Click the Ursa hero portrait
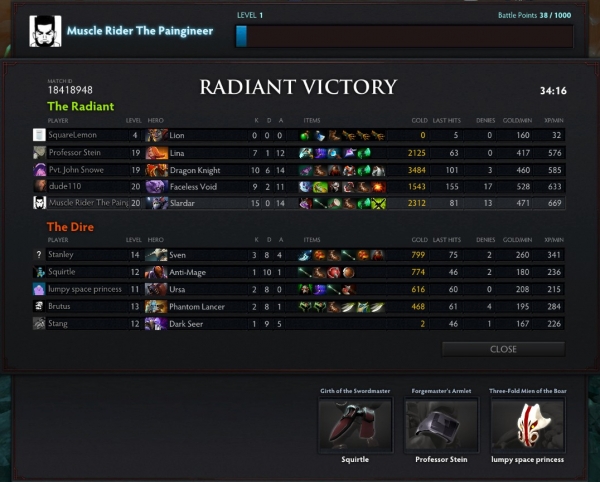The height and width of the screenshot is (482, 600). pyautogui.click(x=156, y=289)
